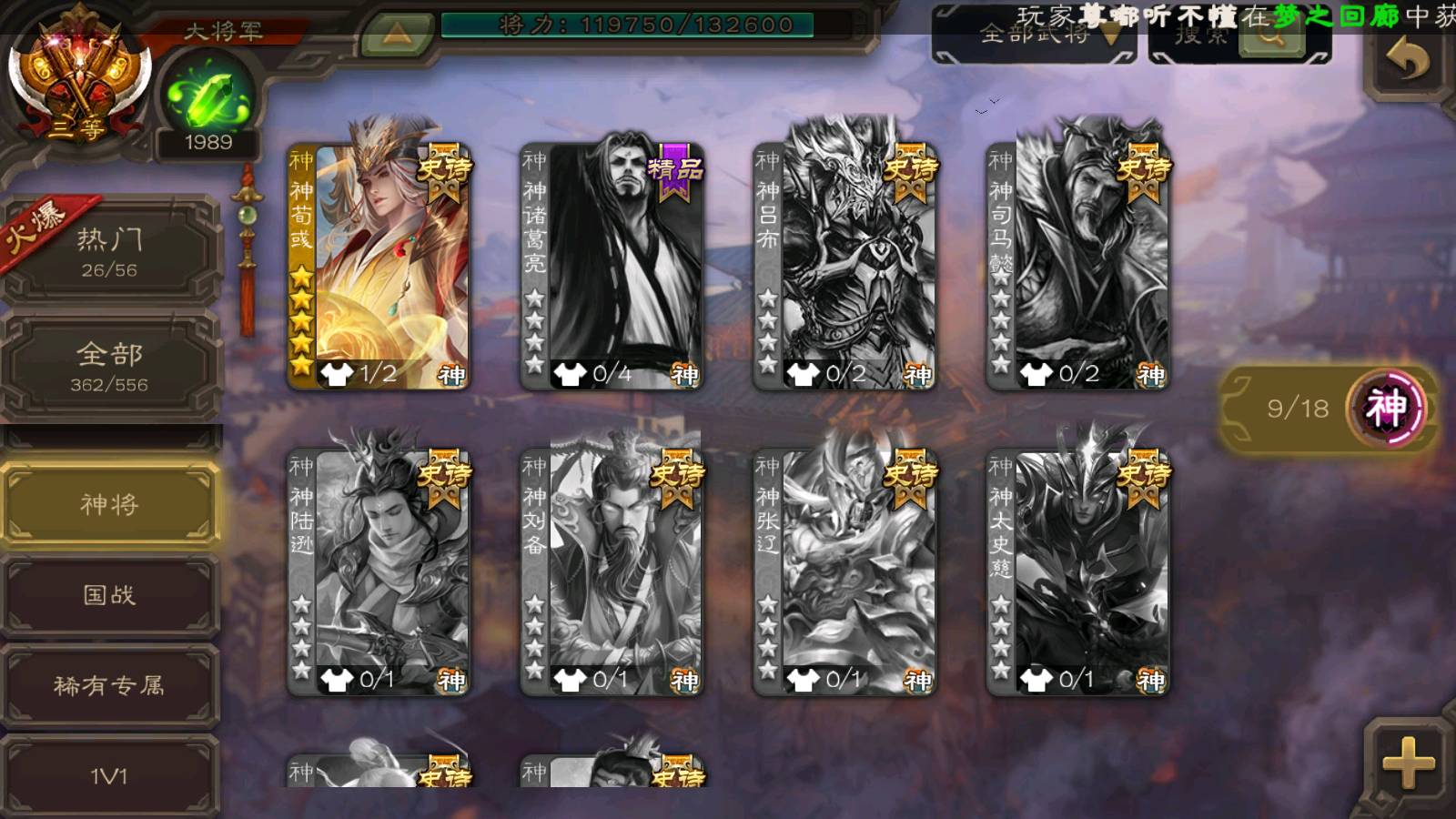The image size is (1456, 819).
Task: Open the 神司马懿 hero card
Action: (1077, 267)
